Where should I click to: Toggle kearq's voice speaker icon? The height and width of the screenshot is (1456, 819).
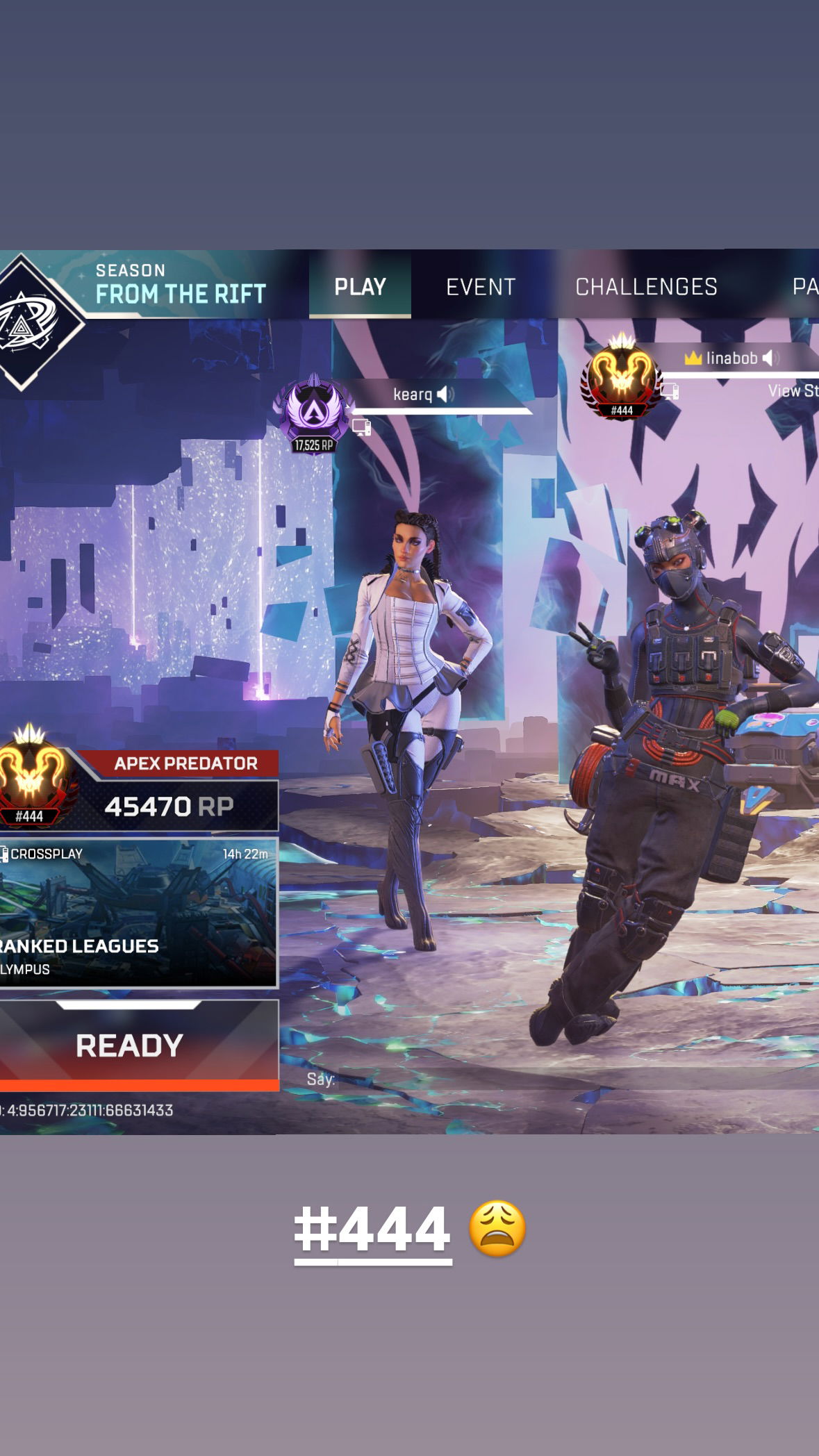click(445, 395)
